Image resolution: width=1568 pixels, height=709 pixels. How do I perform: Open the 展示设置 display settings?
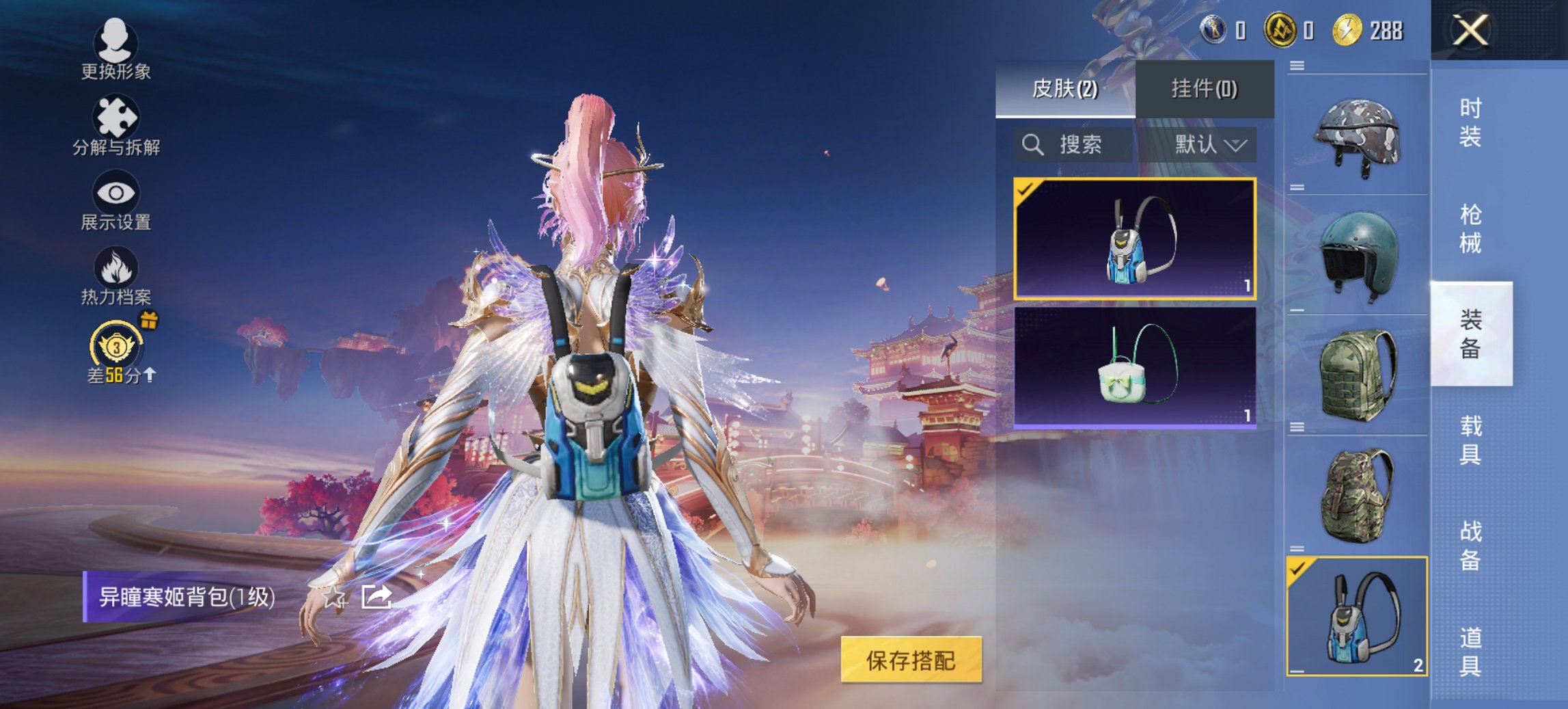coord(115,198)
